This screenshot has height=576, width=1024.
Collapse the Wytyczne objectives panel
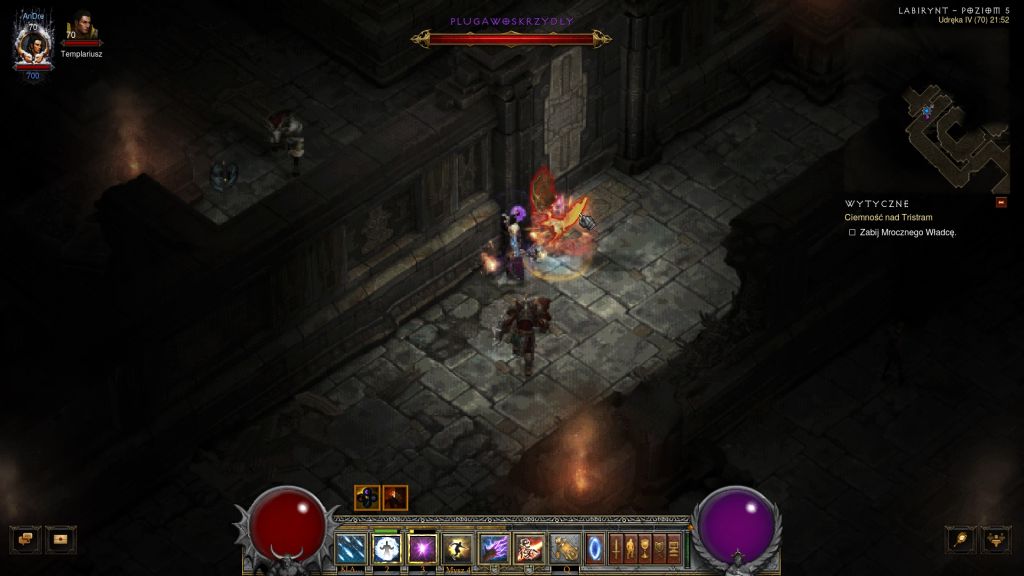click(1001, 203)
